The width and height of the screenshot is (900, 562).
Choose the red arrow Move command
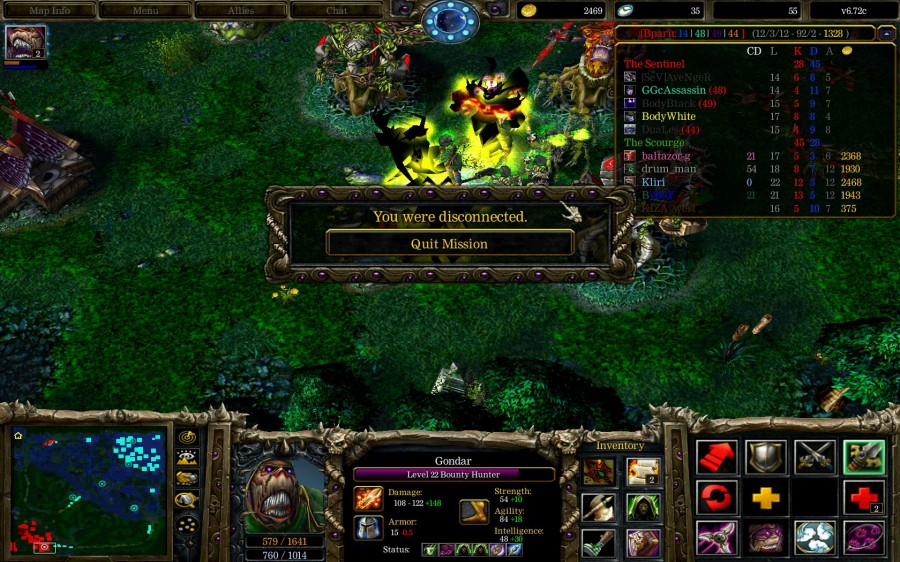[717, 457]
